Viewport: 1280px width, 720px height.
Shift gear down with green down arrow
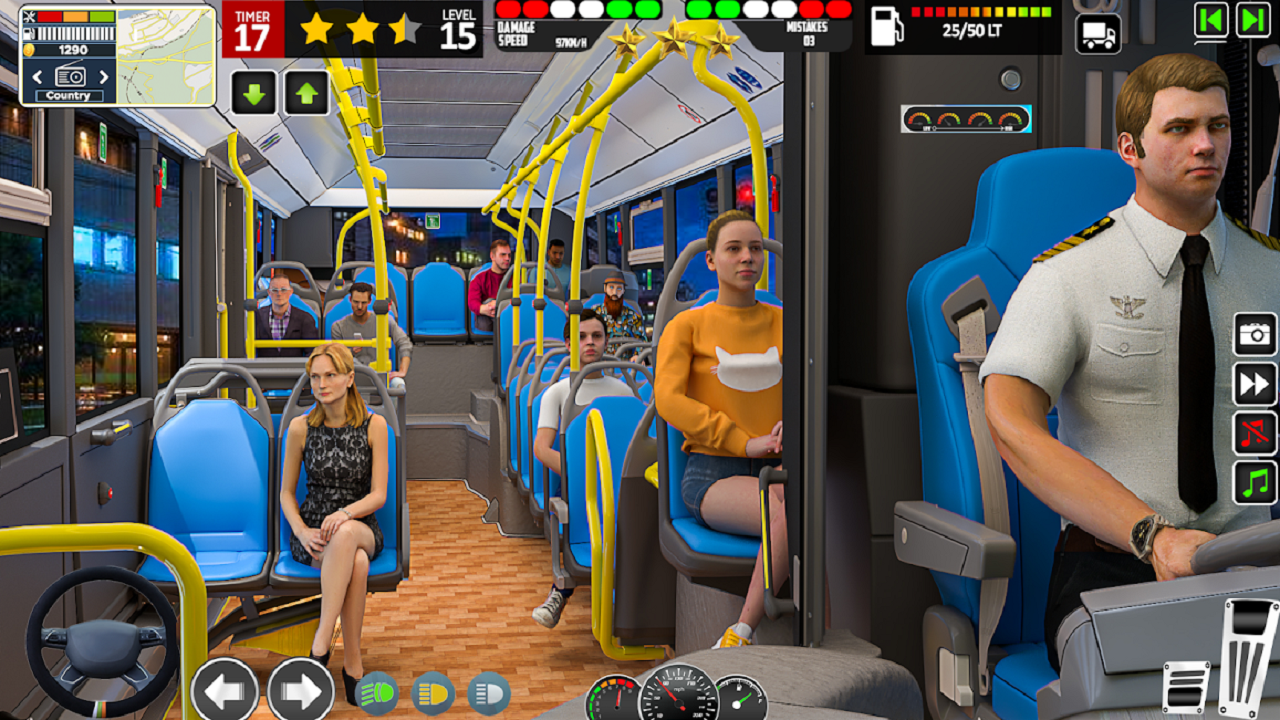[253, 90]
